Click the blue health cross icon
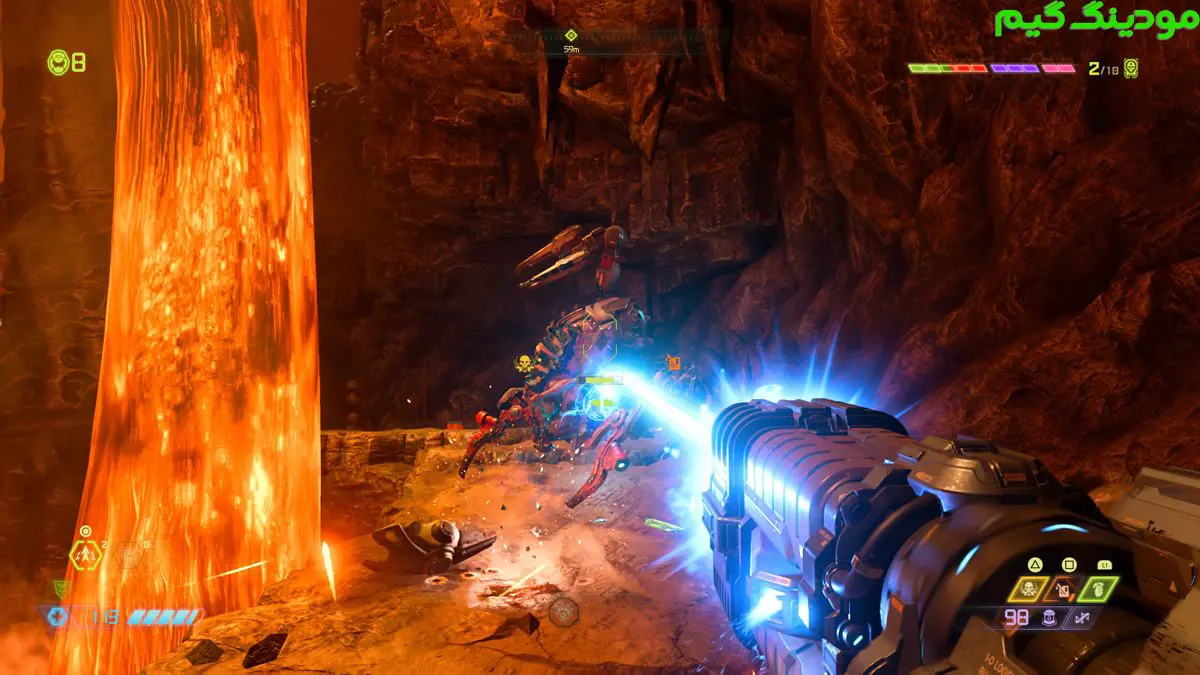Image resolution: width=1200 pixels, height=675 pixels. pos(58,617)
